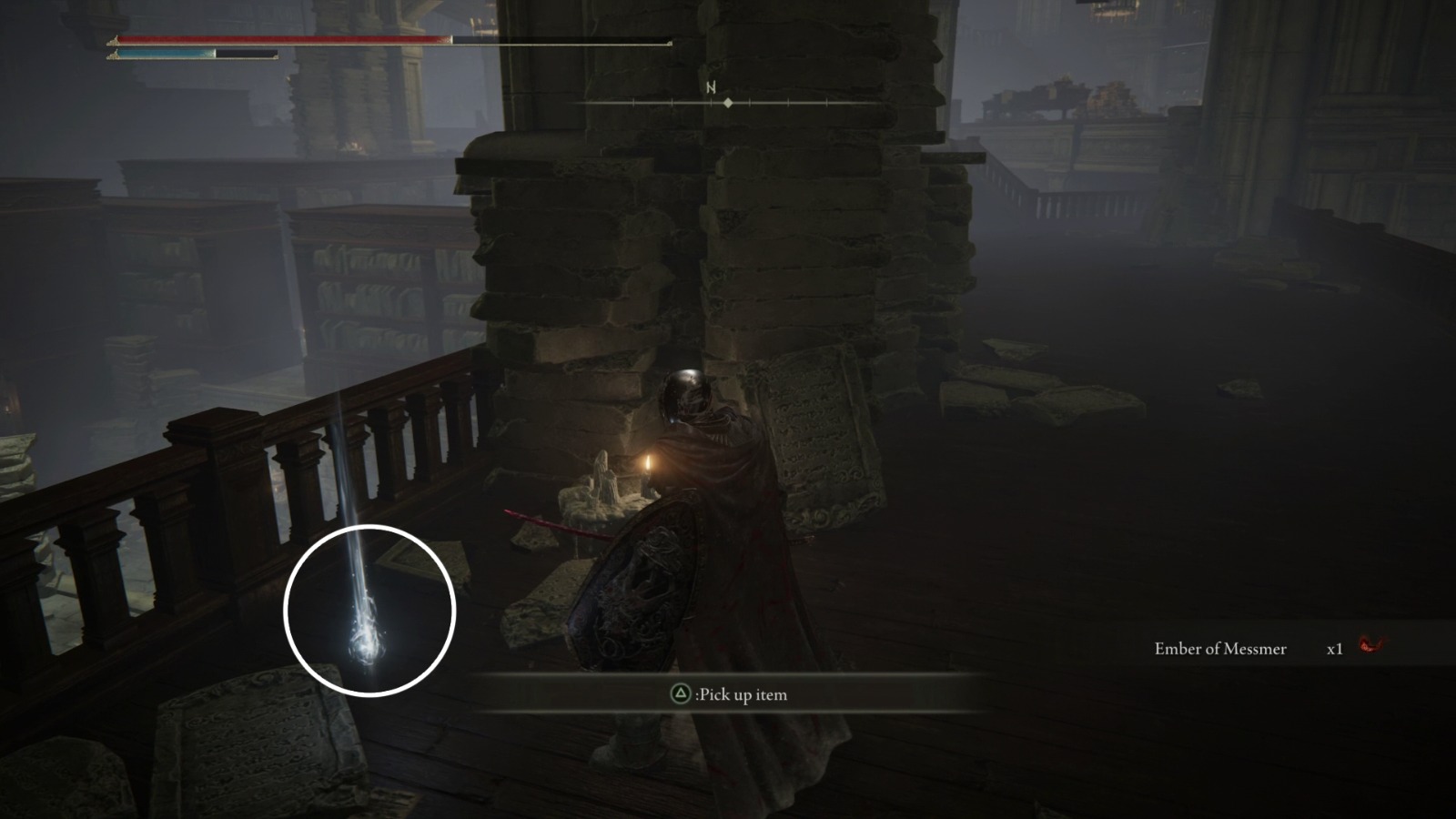Click the north marker on the compass
Image resolution: width=1456 pixels, height=819 pixels.
click(x=711, y=88)
